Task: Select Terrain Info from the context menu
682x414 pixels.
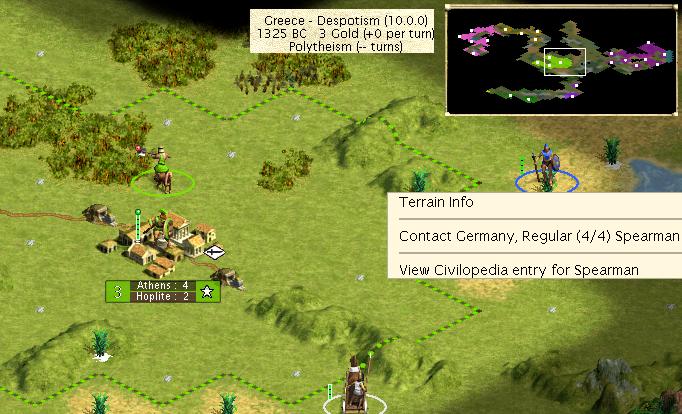Action: coord(437,203)
